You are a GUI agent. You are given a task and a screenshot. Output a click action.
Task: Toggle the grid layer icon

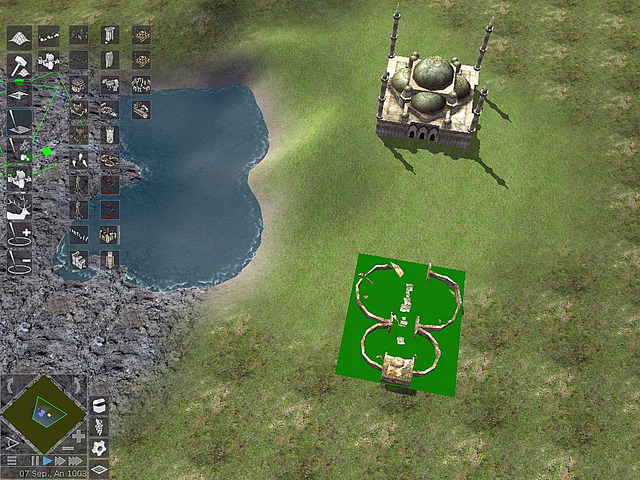(99, 469)
